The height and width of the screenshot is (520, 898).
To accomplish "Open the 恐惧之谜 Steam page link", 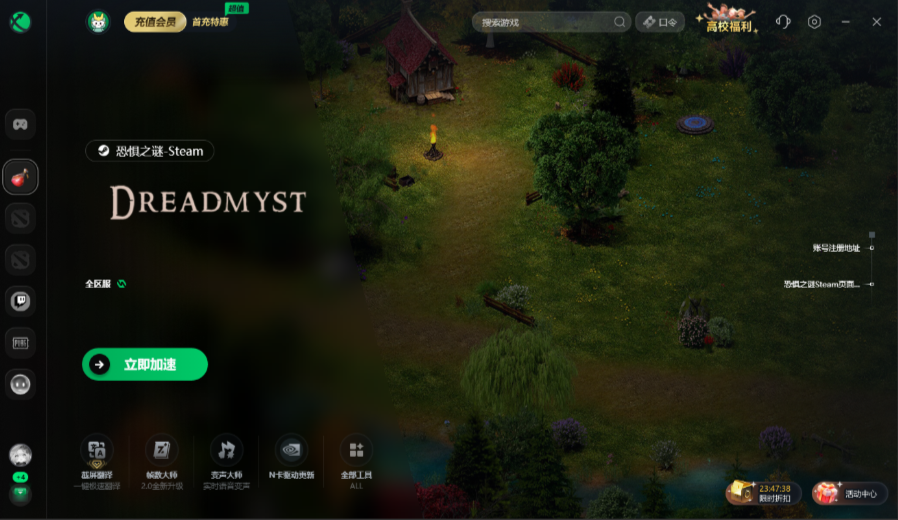I will pyautogui.click(x=821, y=284).
